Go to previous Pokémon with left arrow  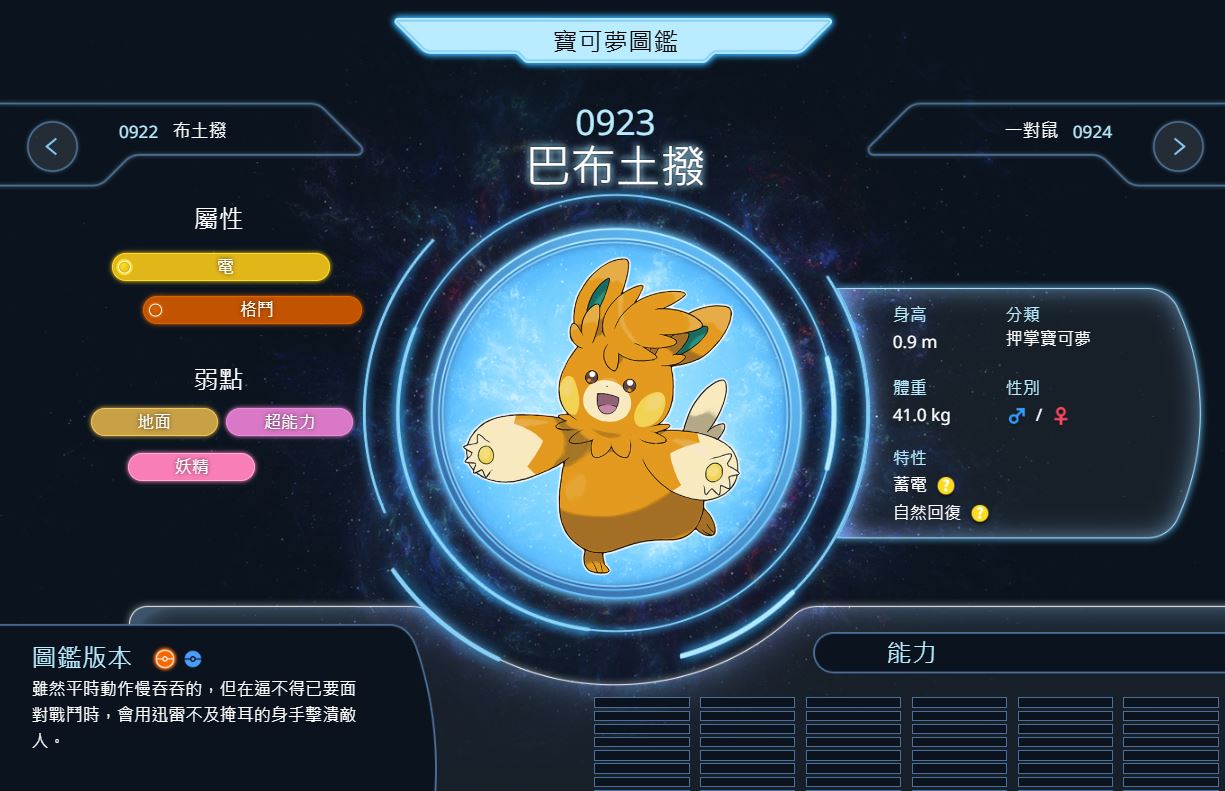click(52, 147)
